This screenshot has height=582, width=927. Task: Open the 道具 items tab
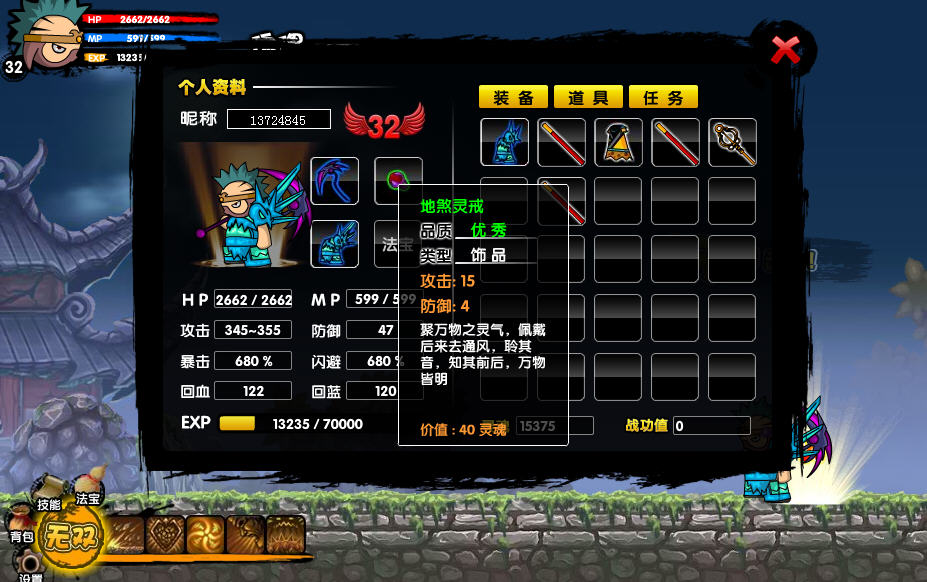[588, 97]
